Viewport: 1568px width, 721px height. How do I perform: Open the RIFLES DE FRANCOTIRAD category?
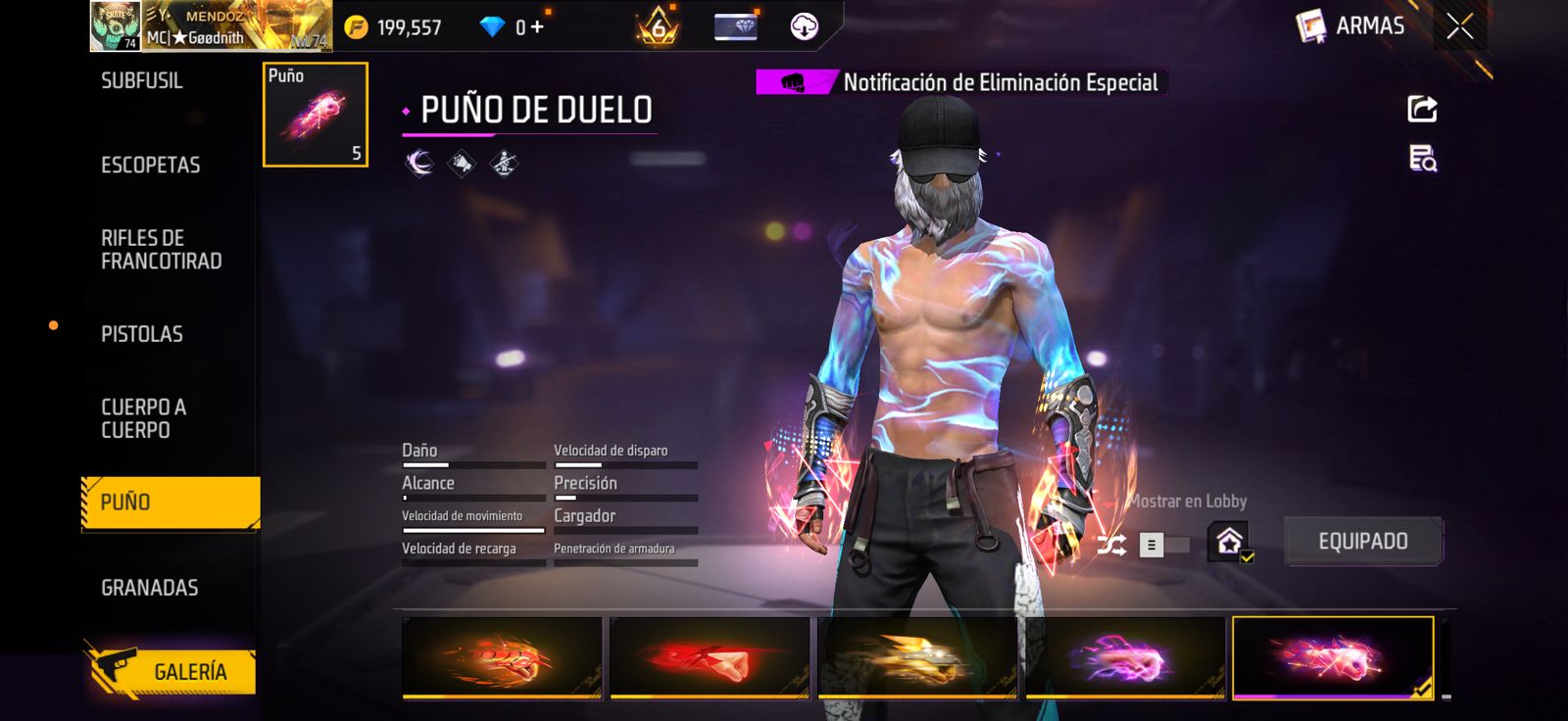pyautogui.click(x=161, y=250)
